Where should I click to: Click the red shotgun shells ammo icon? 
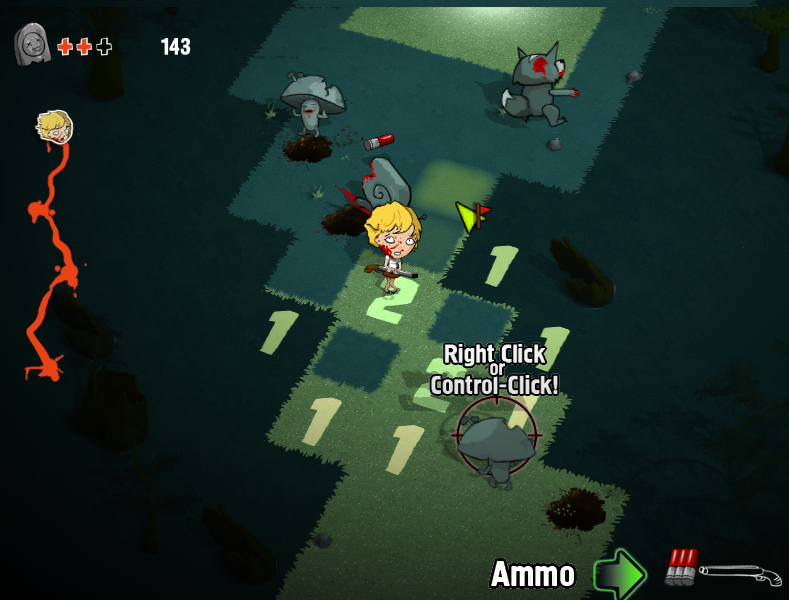click(681, 567)
